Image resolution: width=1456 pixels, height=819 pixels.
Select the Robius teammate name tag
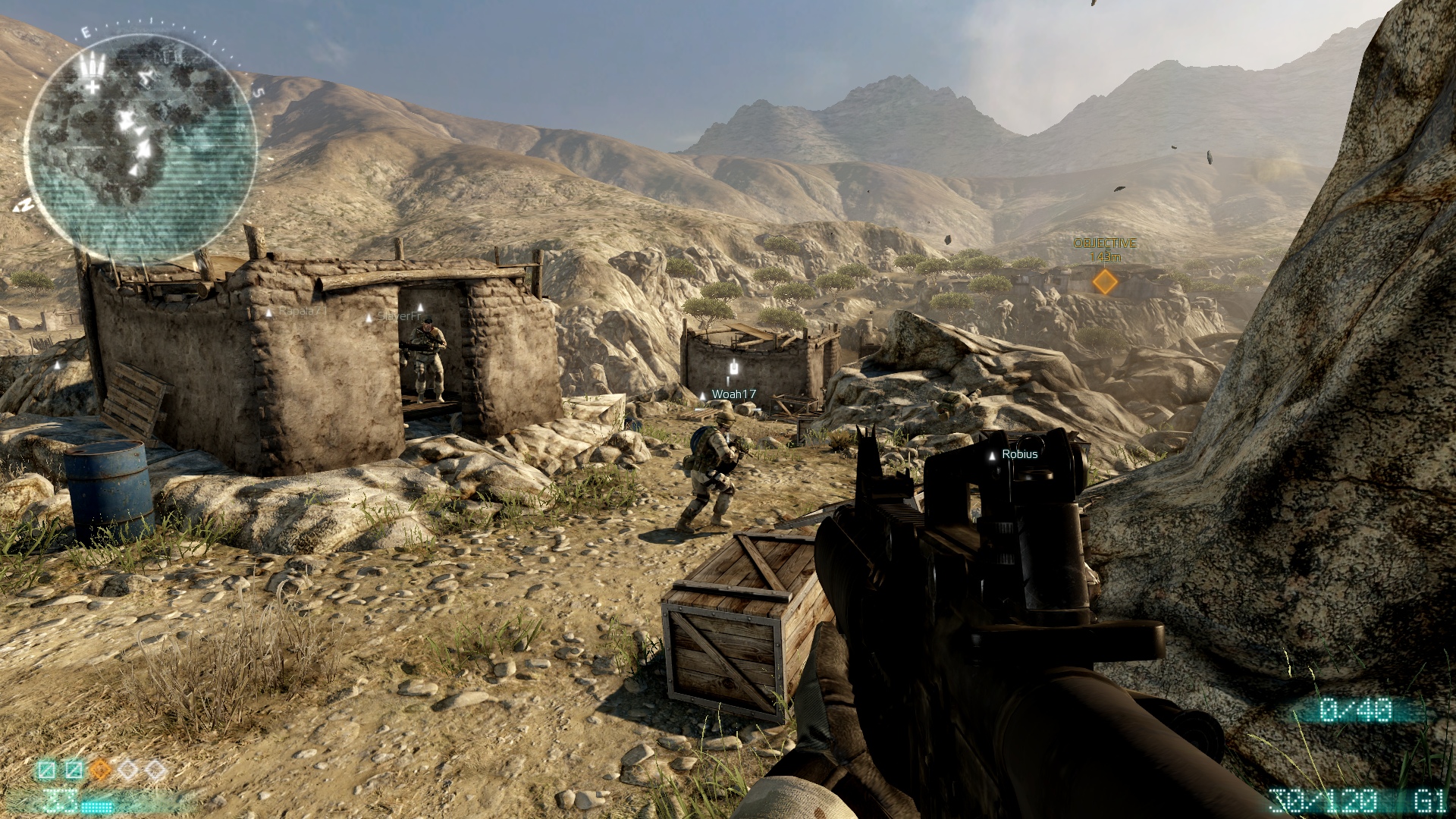point(1019,454)
